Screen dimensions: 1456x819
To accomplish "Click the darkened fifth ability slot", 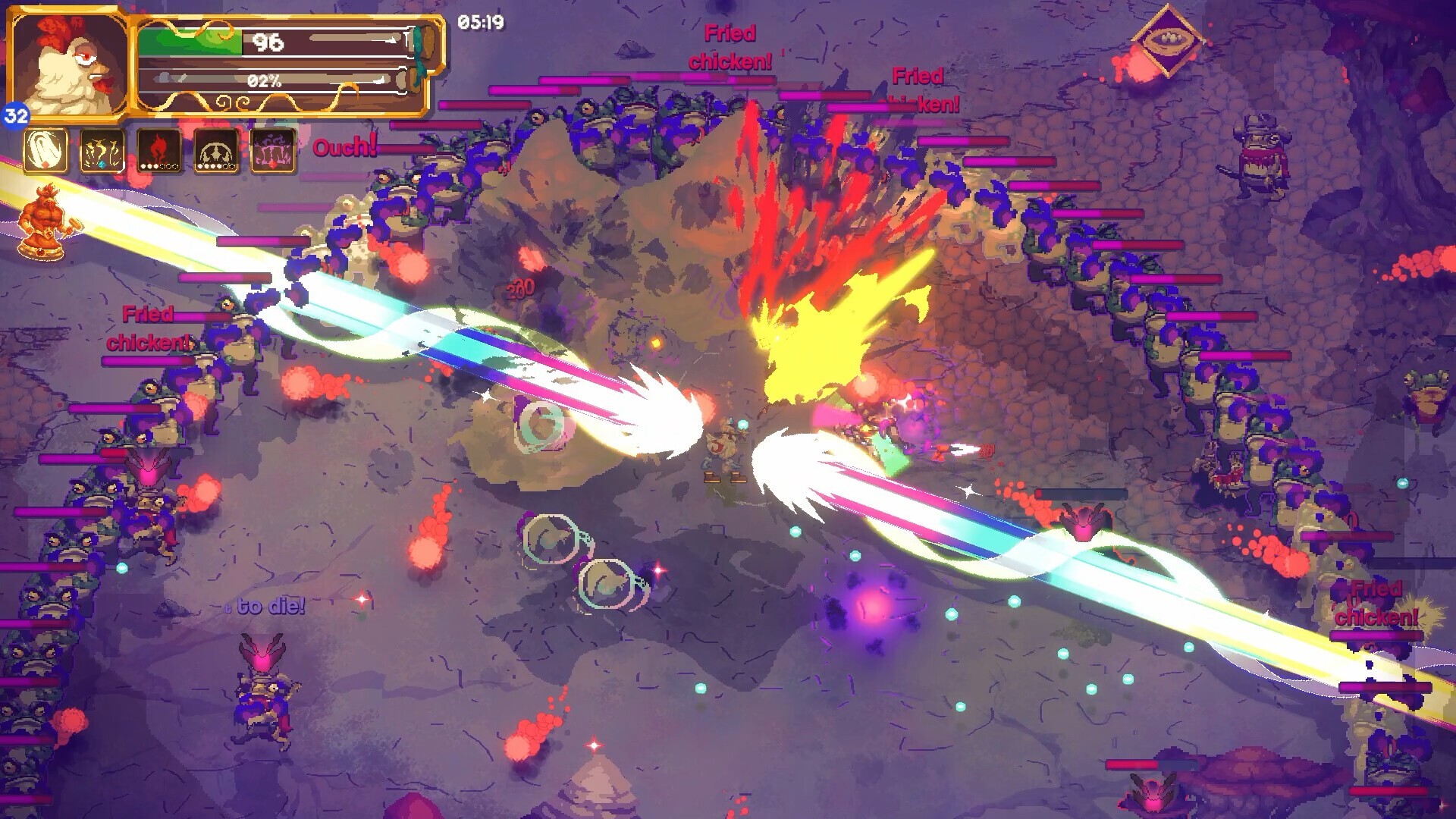I will (x=275, y=150).
